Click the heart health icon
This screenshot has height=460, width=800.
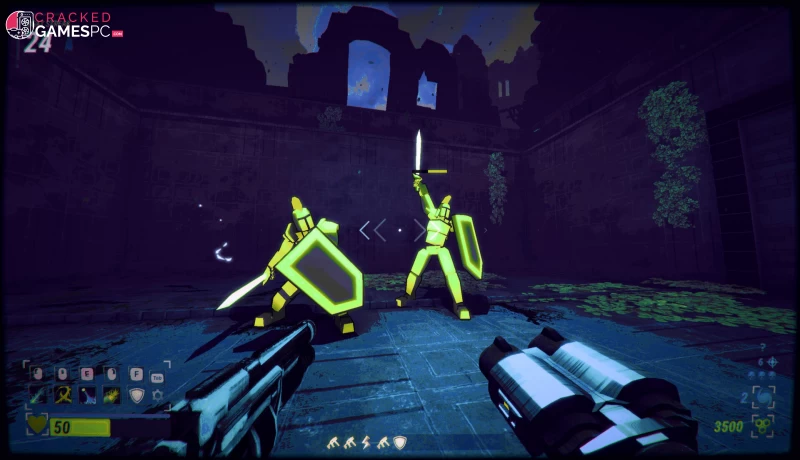(38, 427)
